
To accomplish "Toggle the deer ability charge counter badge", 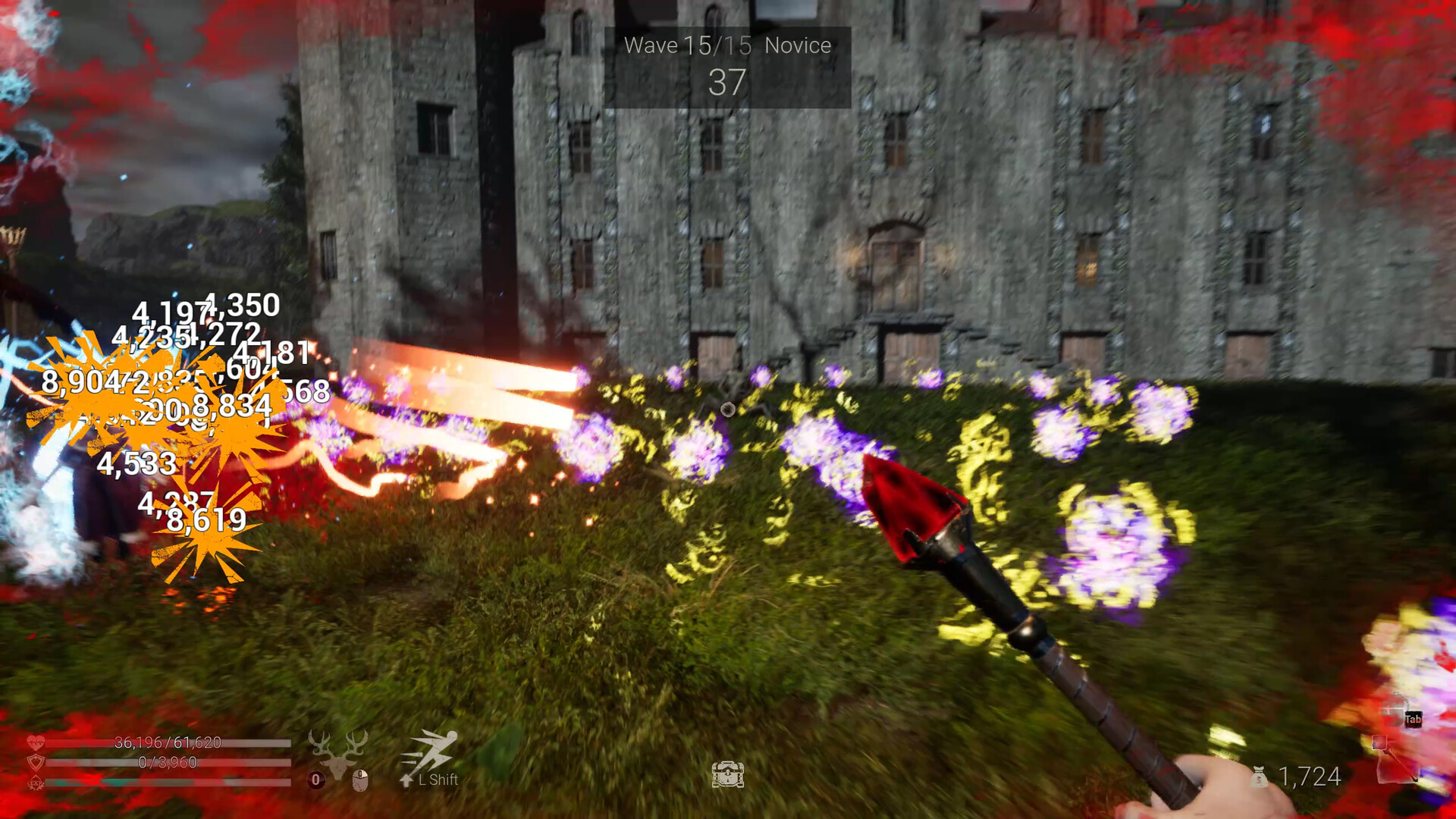I will click(x=315, y=780).
